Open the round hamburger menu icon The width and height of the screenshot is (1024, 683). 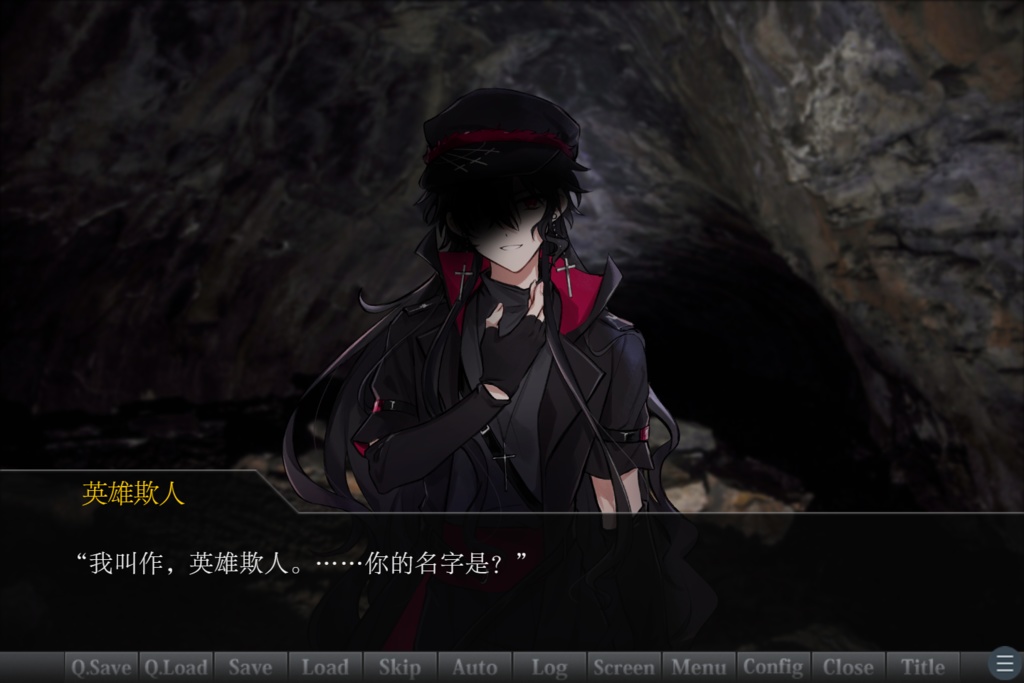[1005, 664]
